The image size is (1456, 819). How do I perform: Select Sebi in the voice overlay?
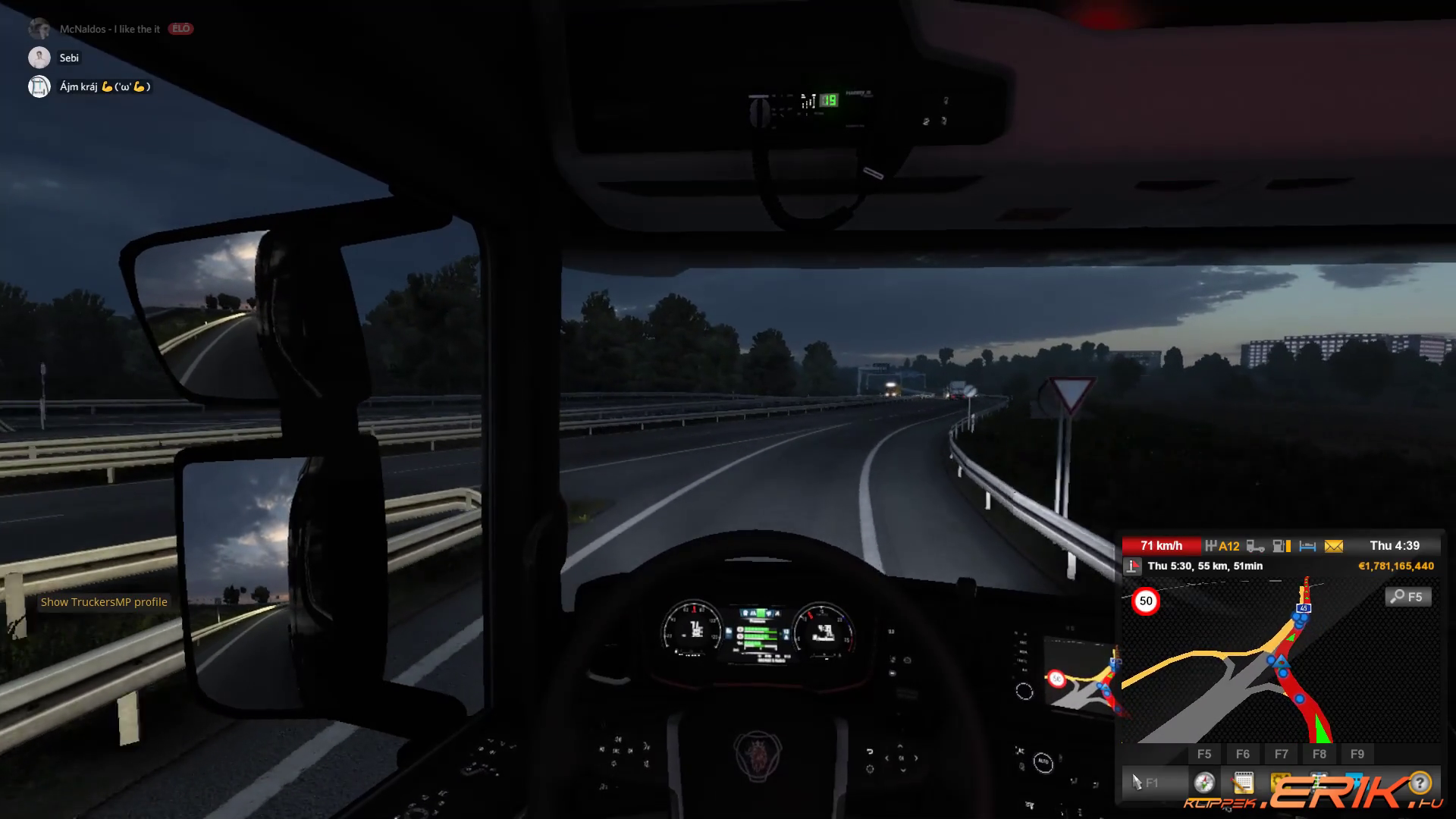click(x=69, y=58)
